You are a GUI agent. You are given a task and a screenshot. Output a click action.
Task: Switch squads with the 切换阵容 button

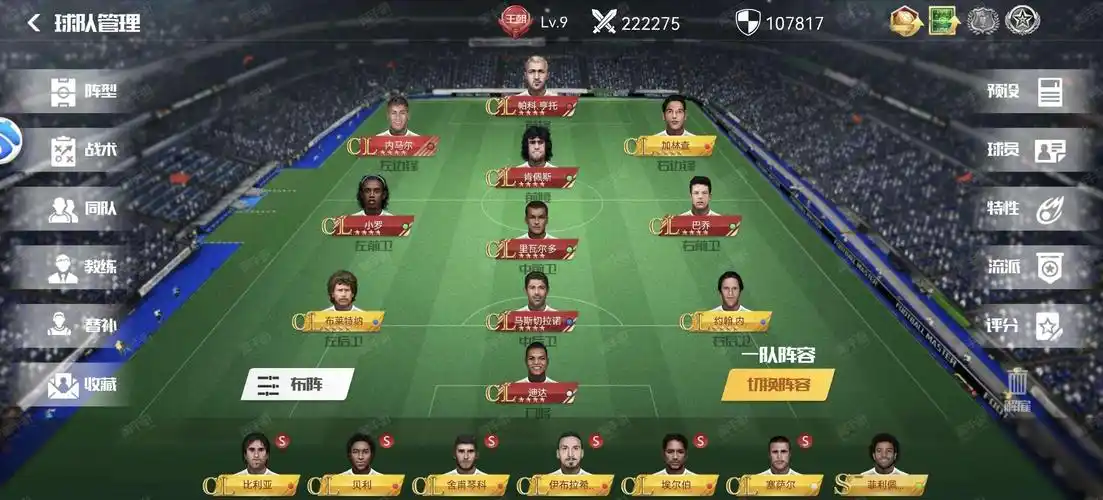tap(778, 384)
